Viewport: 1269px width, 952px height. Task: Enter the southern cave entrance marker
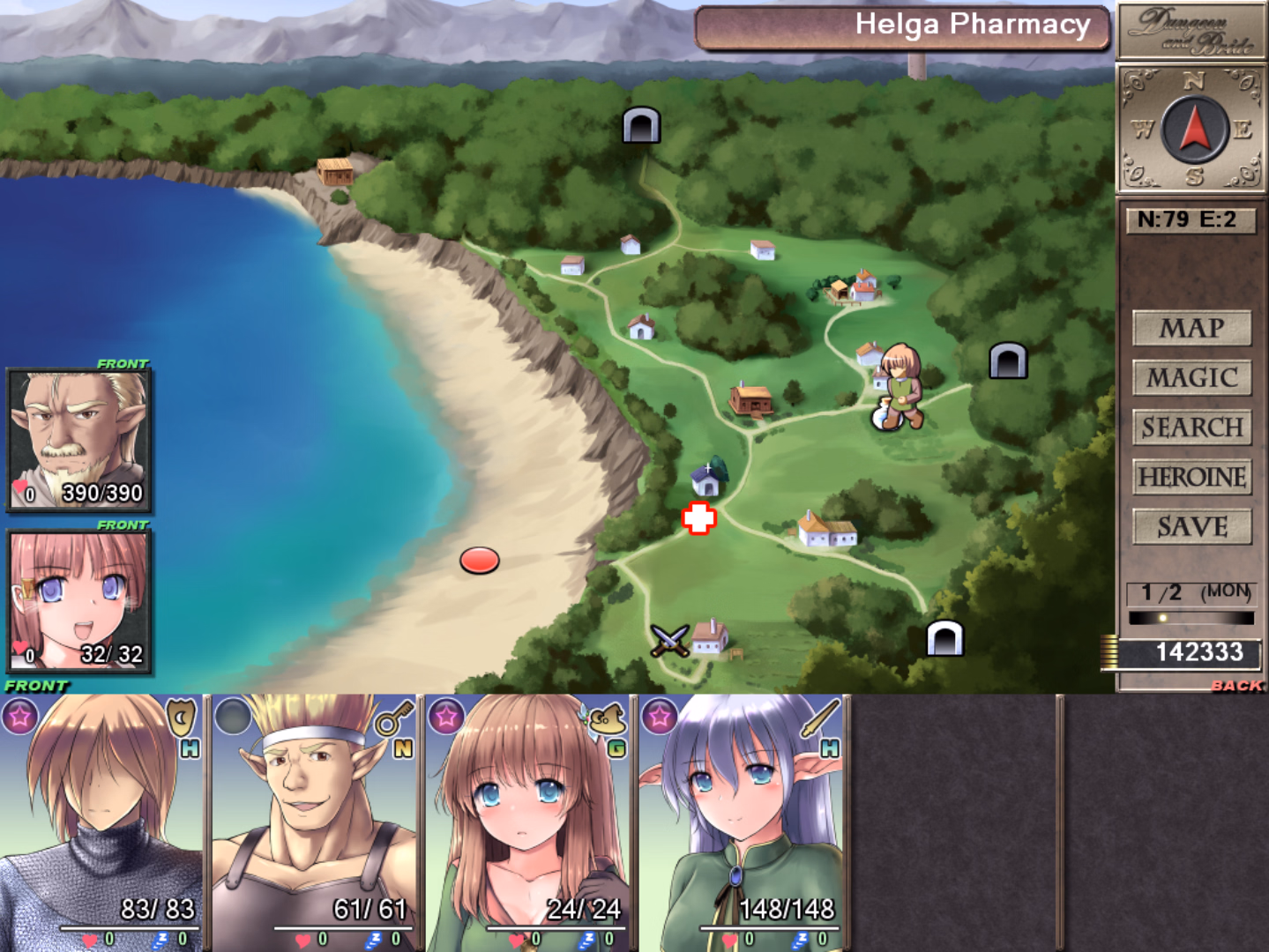coord(944,638)
